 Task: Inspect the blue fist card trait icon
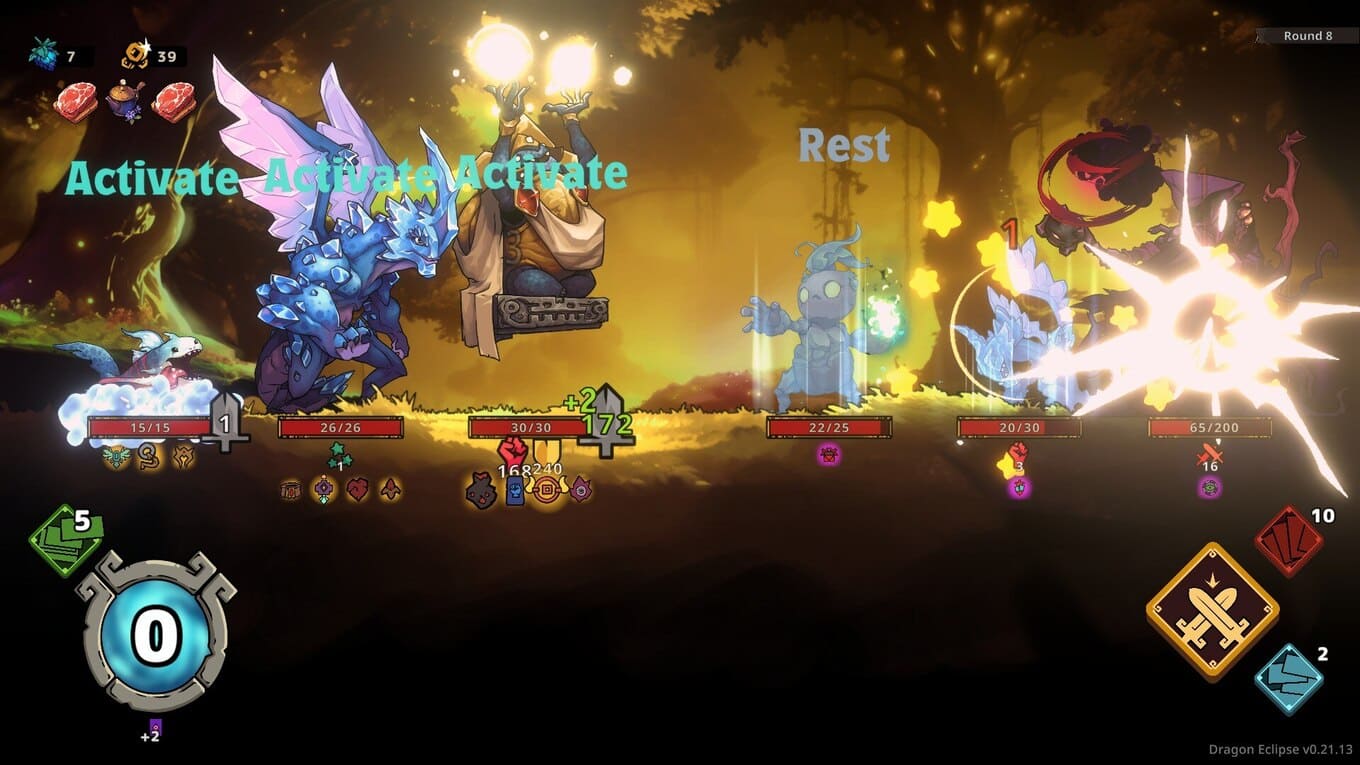(515, 491)
